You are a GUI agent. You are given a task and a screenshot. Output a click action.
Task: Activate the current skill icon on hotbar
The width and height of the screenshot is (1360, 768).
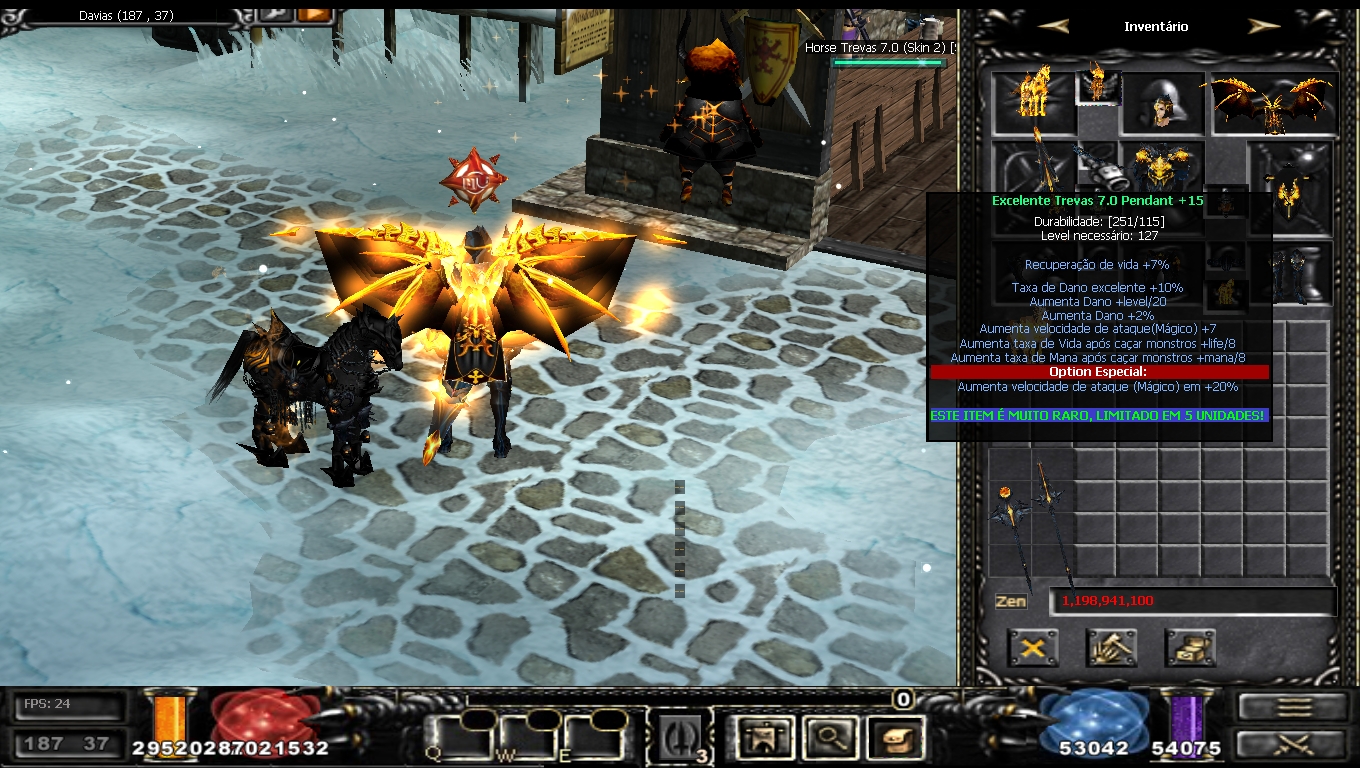click(682, 739)
